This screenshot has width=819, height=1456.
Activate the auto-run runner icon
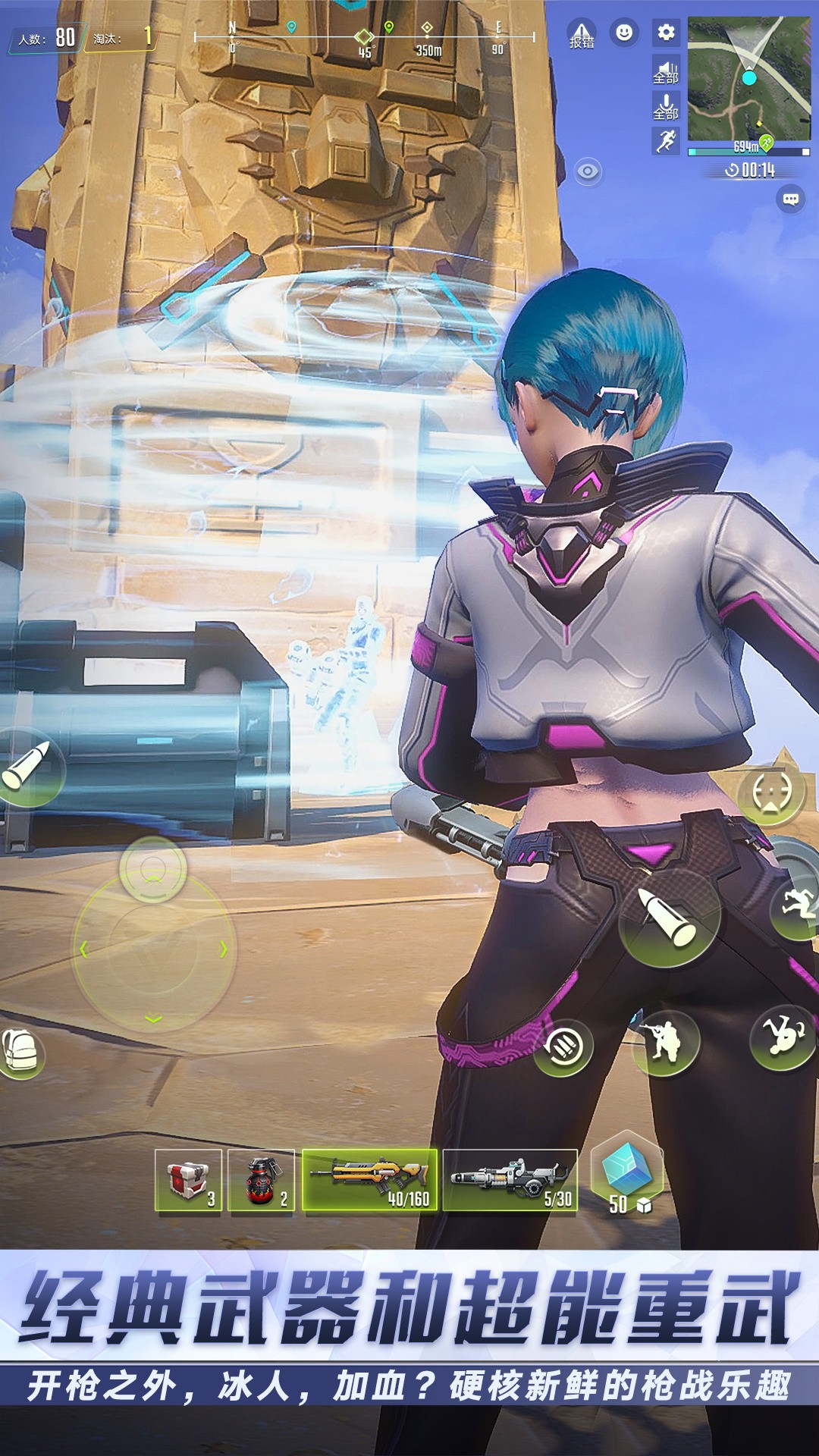pyautogui.click(x=666, y=141)
